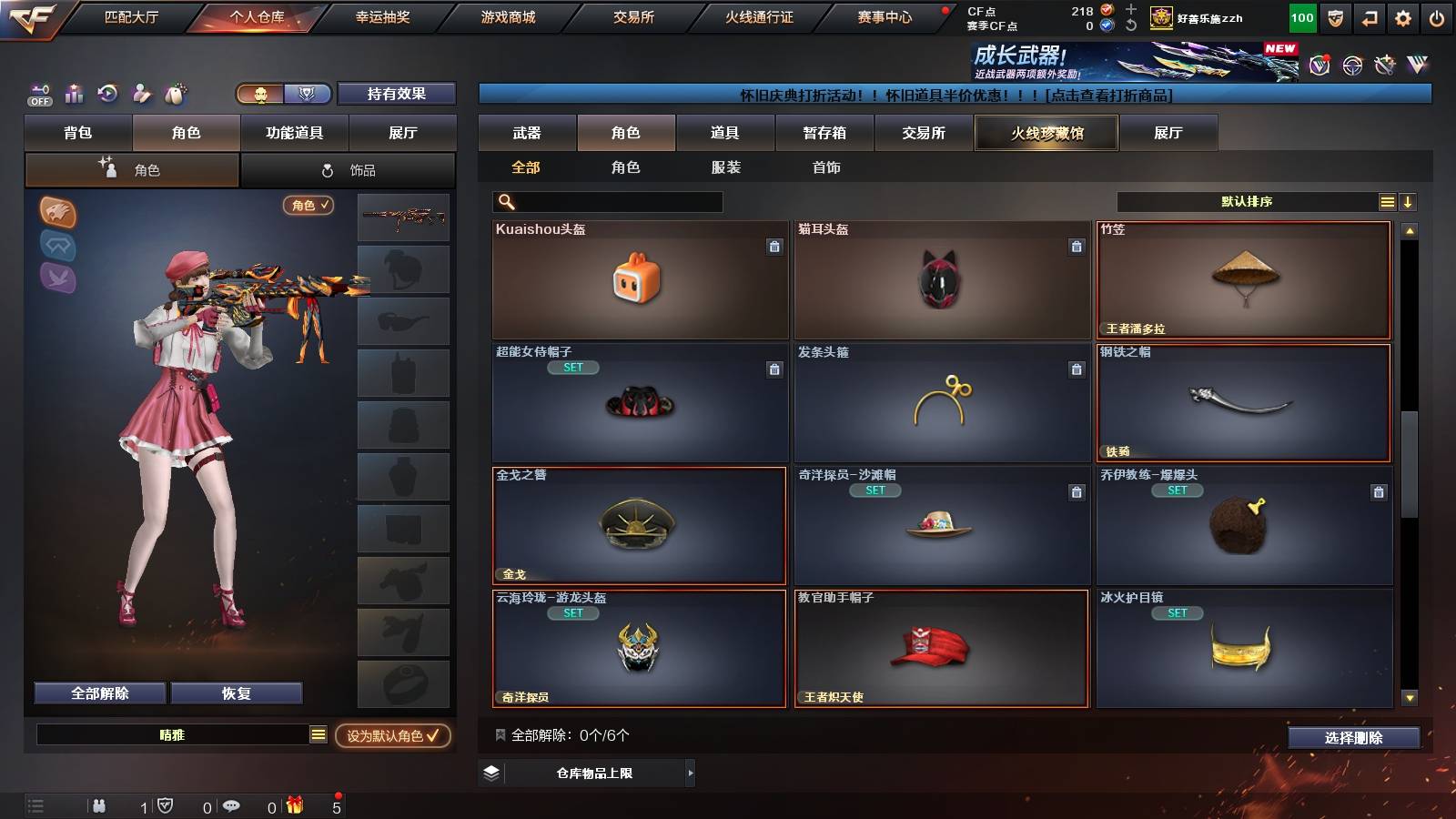Open the replay rotation icon above the backpack tabs
Viewport: 1456px width, 819px height.
tap(107, 94)
